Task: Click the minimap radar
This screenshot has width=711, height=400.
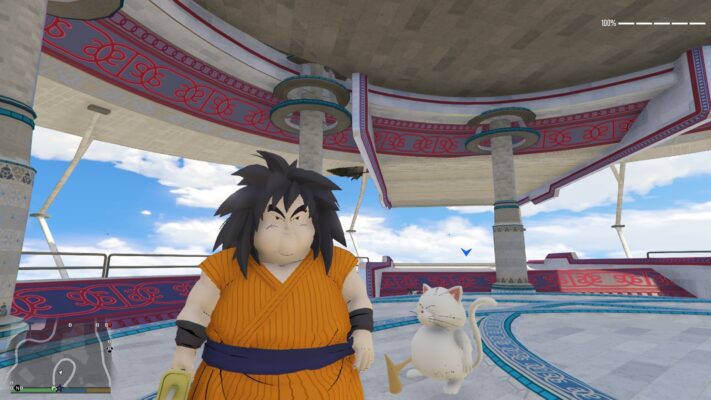Action: pos(60,355)
